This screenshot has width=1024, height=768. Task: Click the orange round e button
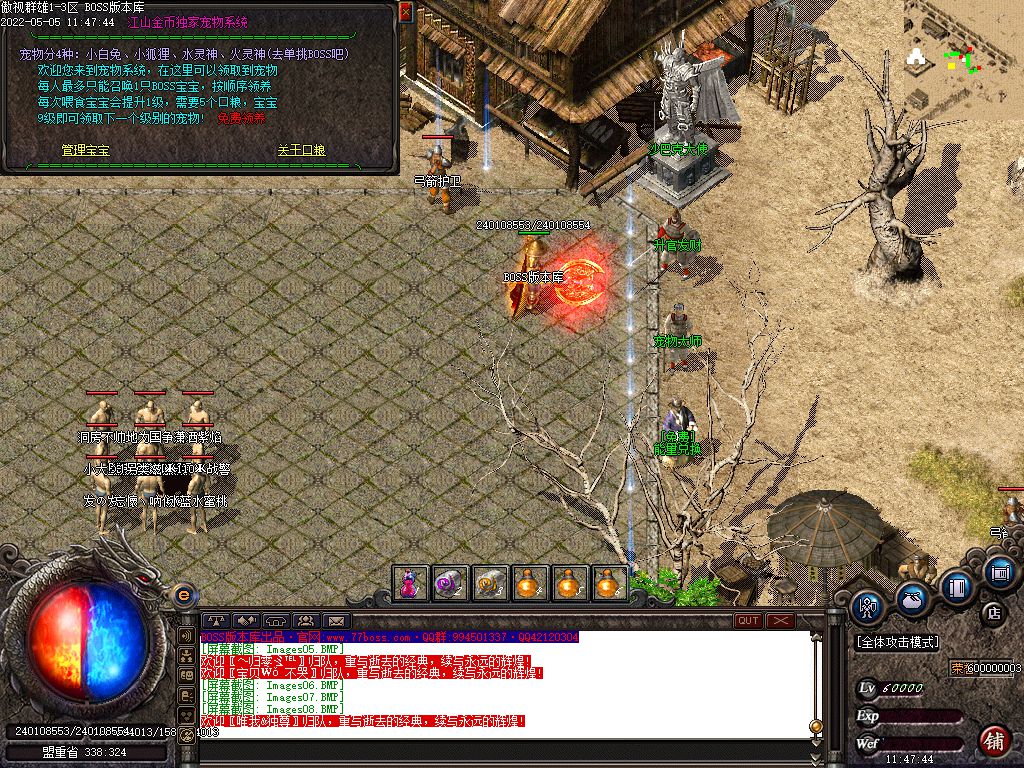[x=183, y=596]
